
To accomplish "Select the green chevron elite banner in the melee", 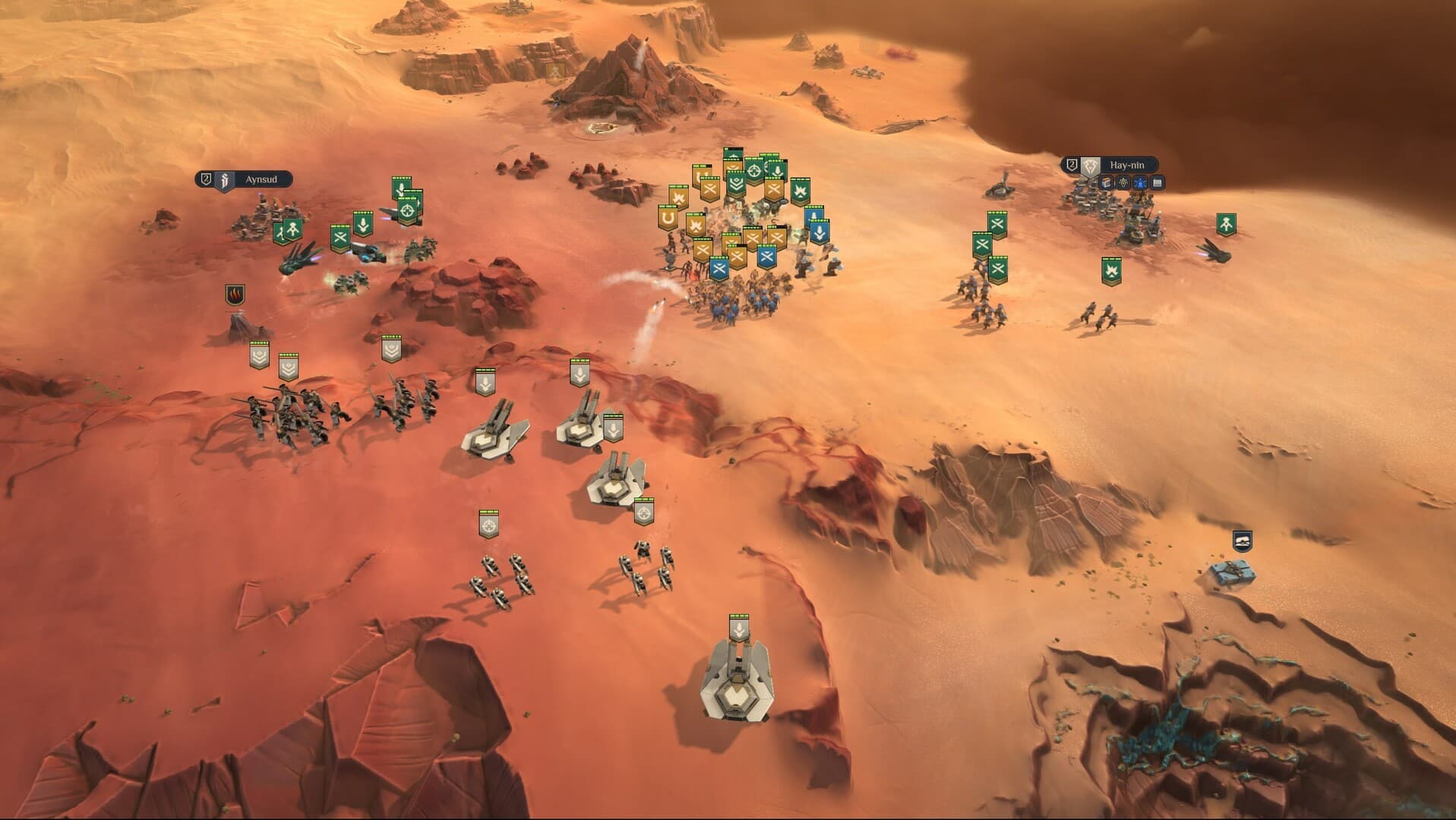I will (x=736, y=184).
